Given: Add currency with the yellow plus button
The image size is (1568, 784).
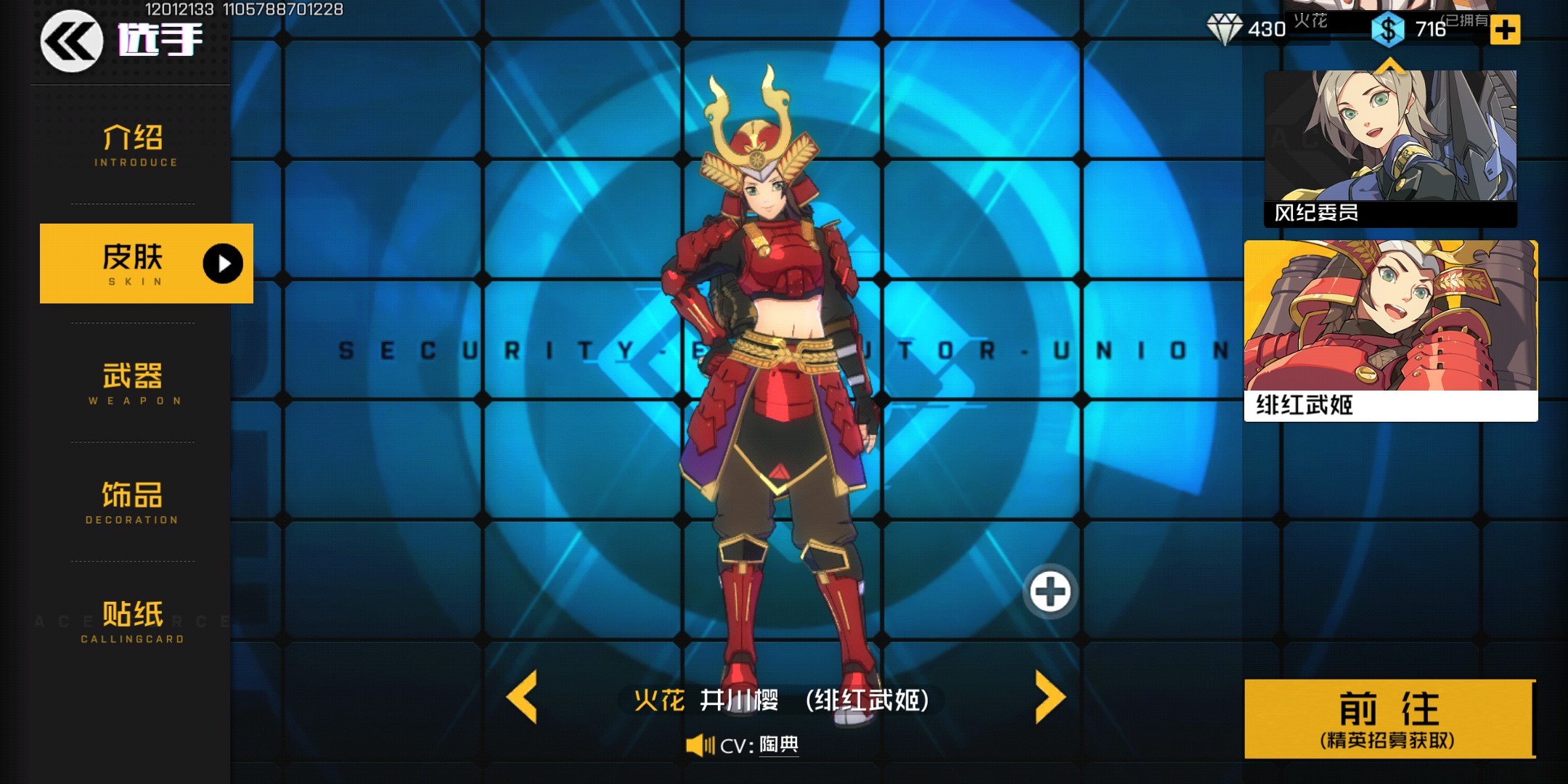Looking at the screenshot, I should (1505, 30).
